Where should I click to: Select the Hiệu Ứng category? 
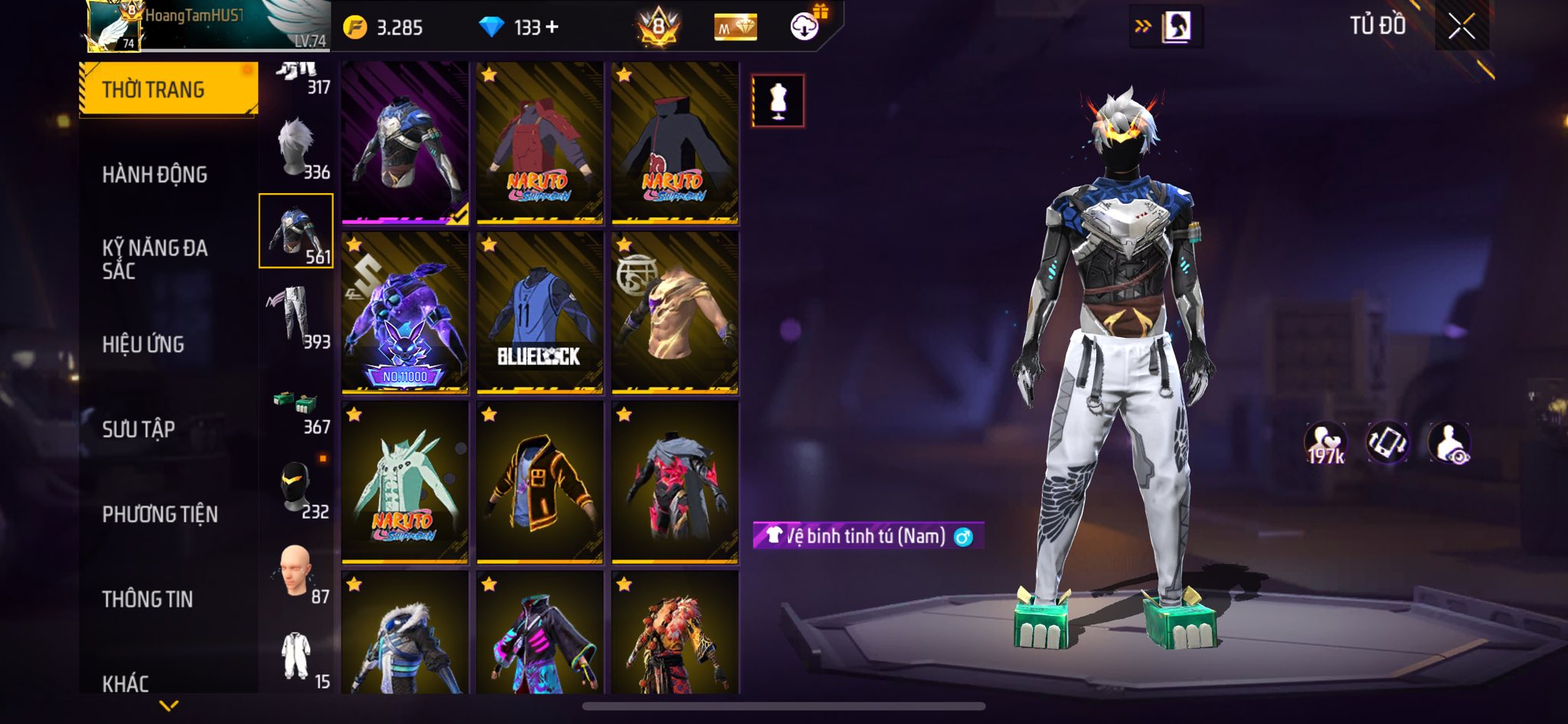point(143,345)
